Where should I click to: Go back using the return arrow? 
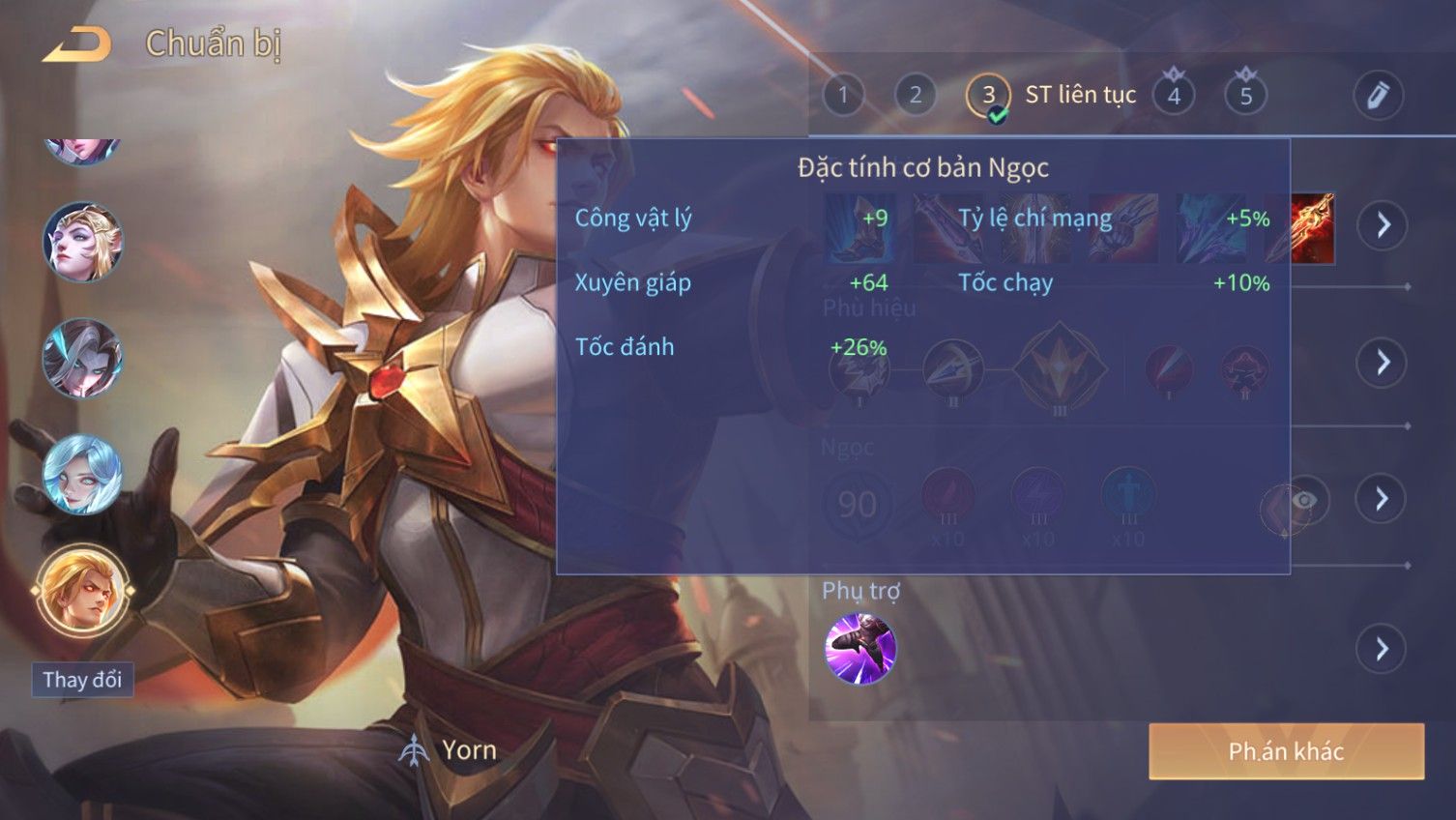(x=76, y=44)
